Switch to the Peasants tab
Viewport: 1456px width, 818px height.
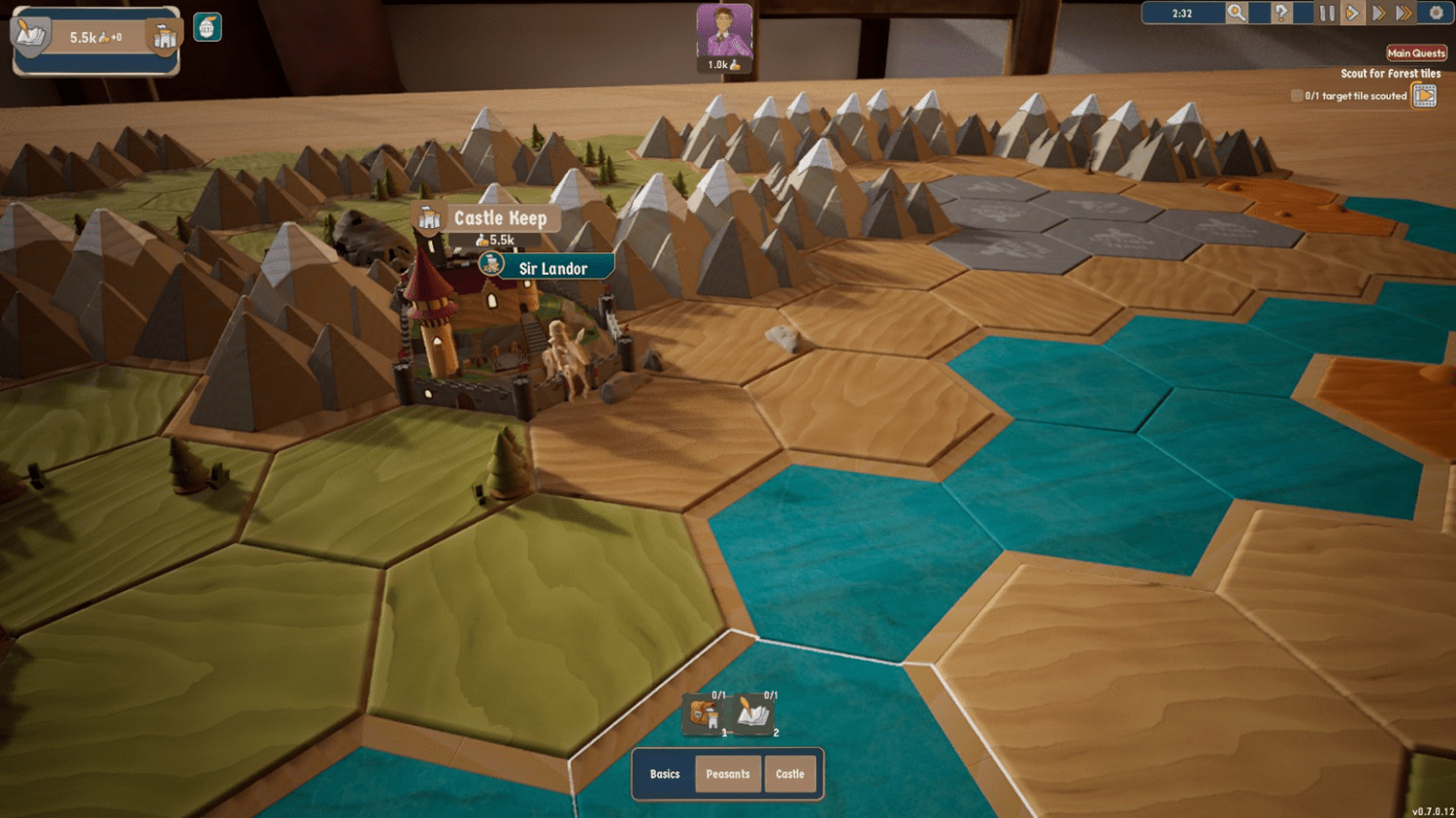728,774
